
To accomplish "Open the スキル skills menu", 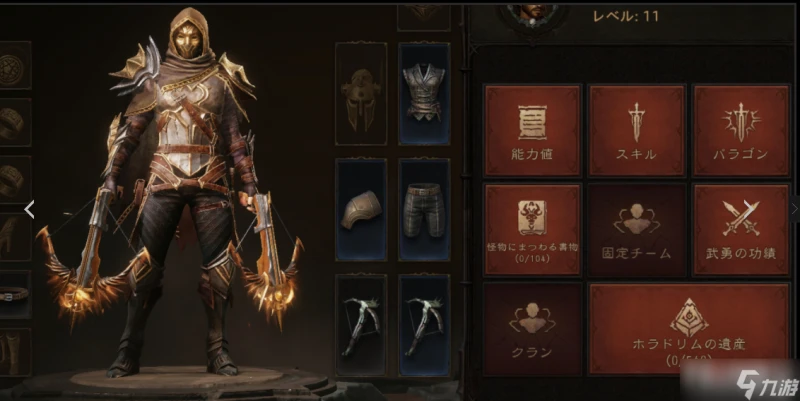I will (636, 131).
